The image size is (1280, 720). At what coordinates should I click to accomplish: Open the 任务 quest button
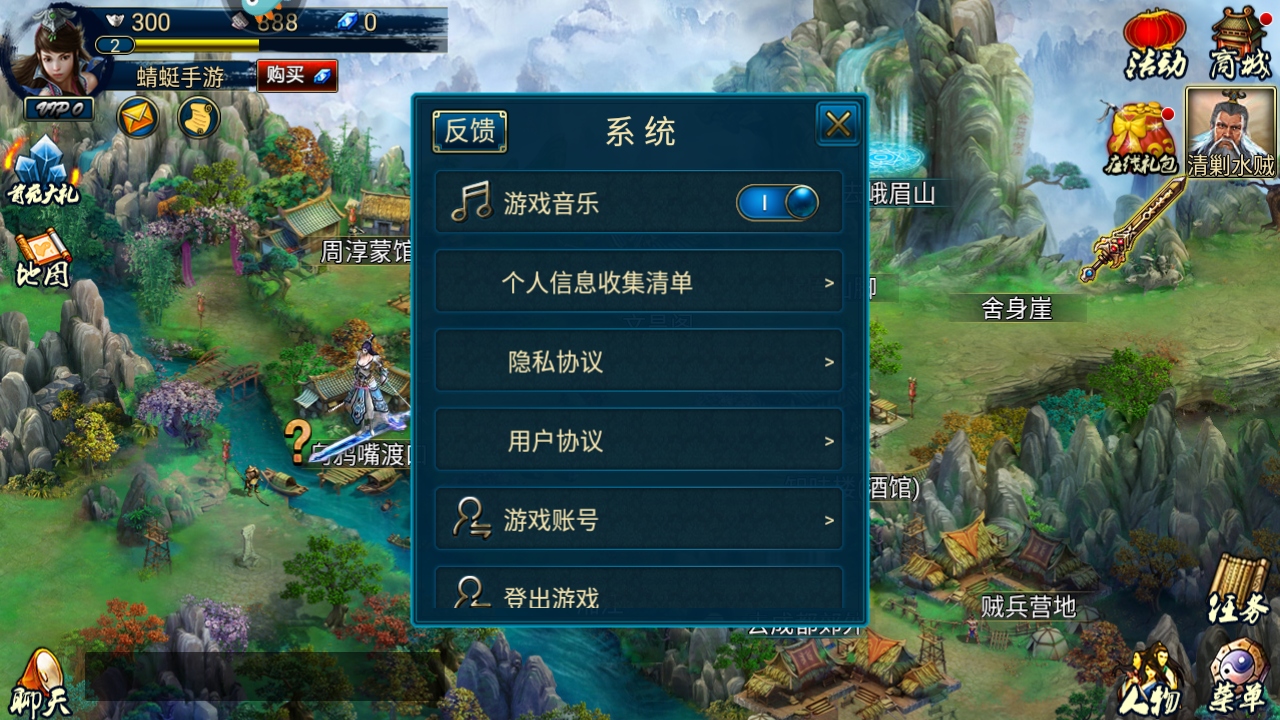click(x=1238, y=590)
